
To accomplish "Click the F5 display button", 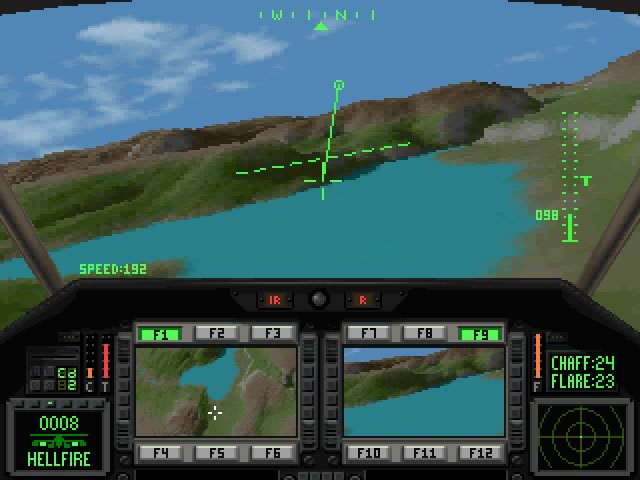I will (x=217, y=453).
